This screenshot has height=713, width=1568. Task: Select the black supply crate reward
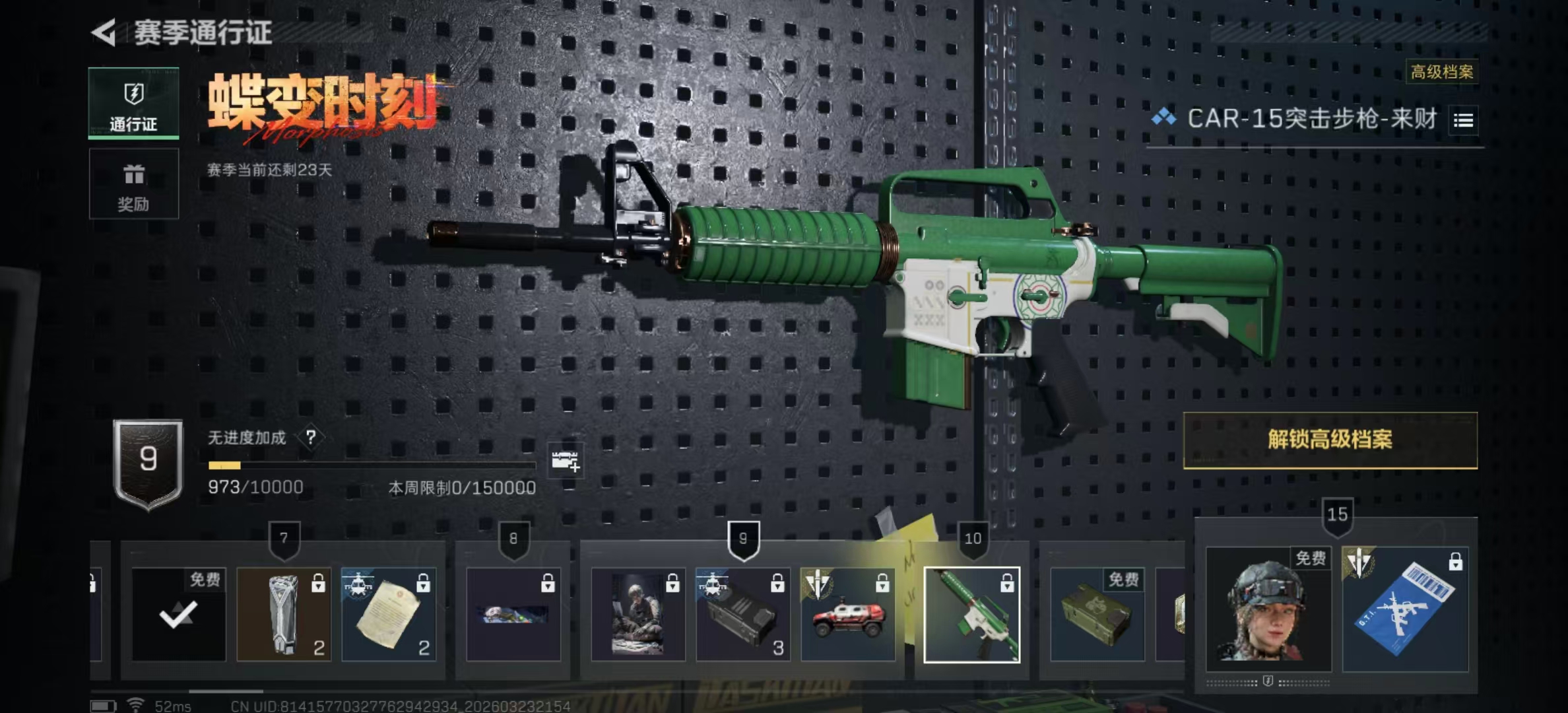click(743, 615)
